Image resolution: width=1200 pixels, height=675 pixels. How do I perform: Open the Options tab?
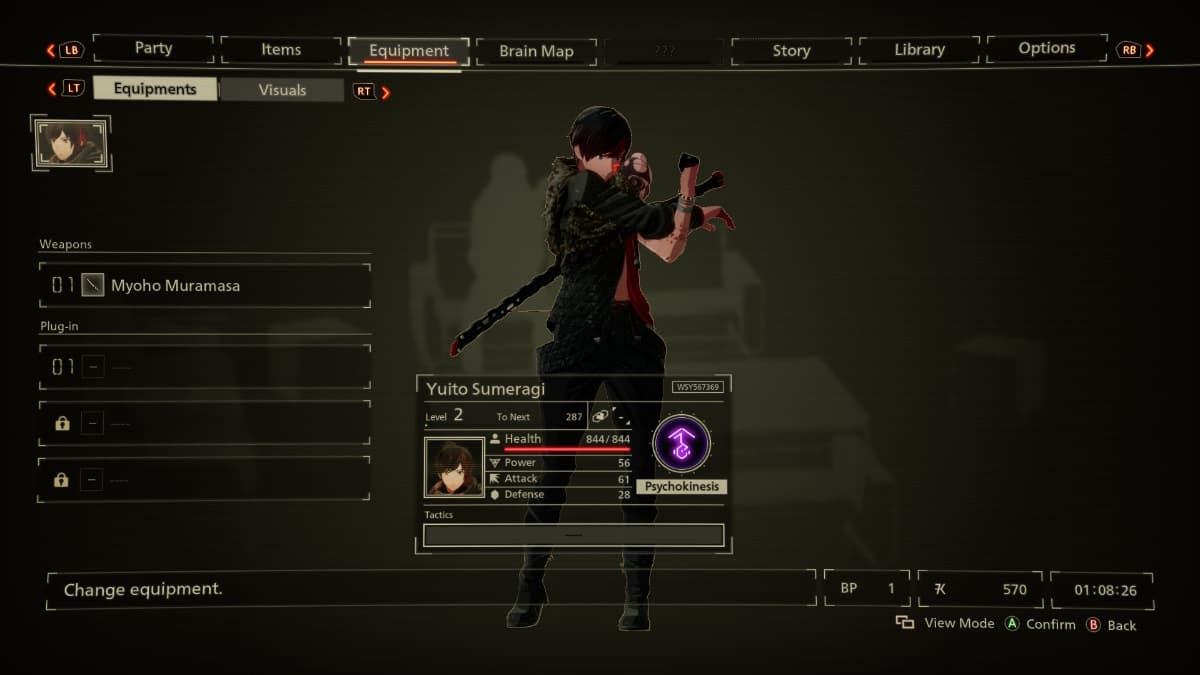tap(1046, 49)
